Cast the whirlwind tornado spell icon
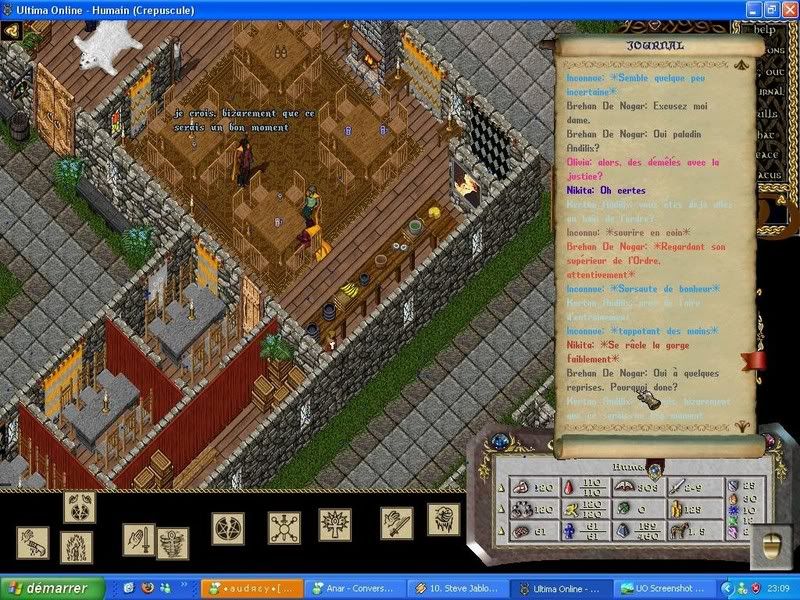Image resolution: width=800 pixels, height=600 pixels. [171, 543]
